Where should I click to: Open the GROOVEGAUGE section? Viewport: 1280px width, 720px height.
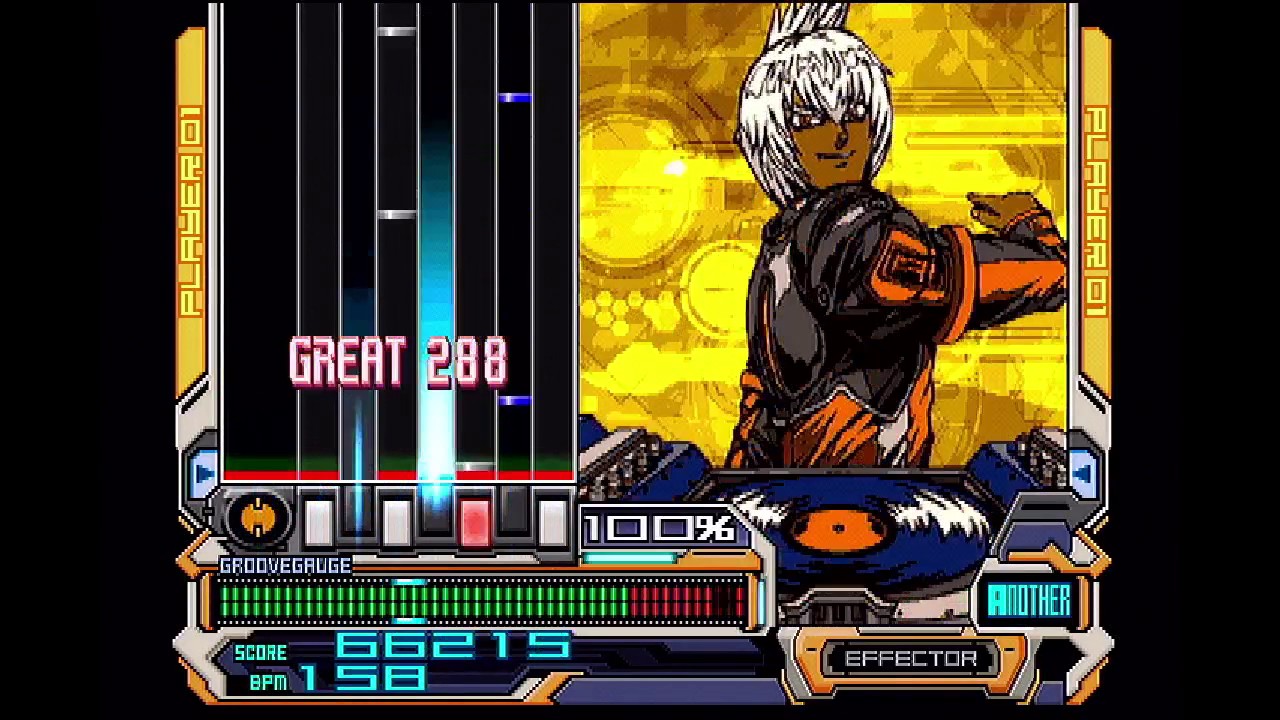coord(283,565)
